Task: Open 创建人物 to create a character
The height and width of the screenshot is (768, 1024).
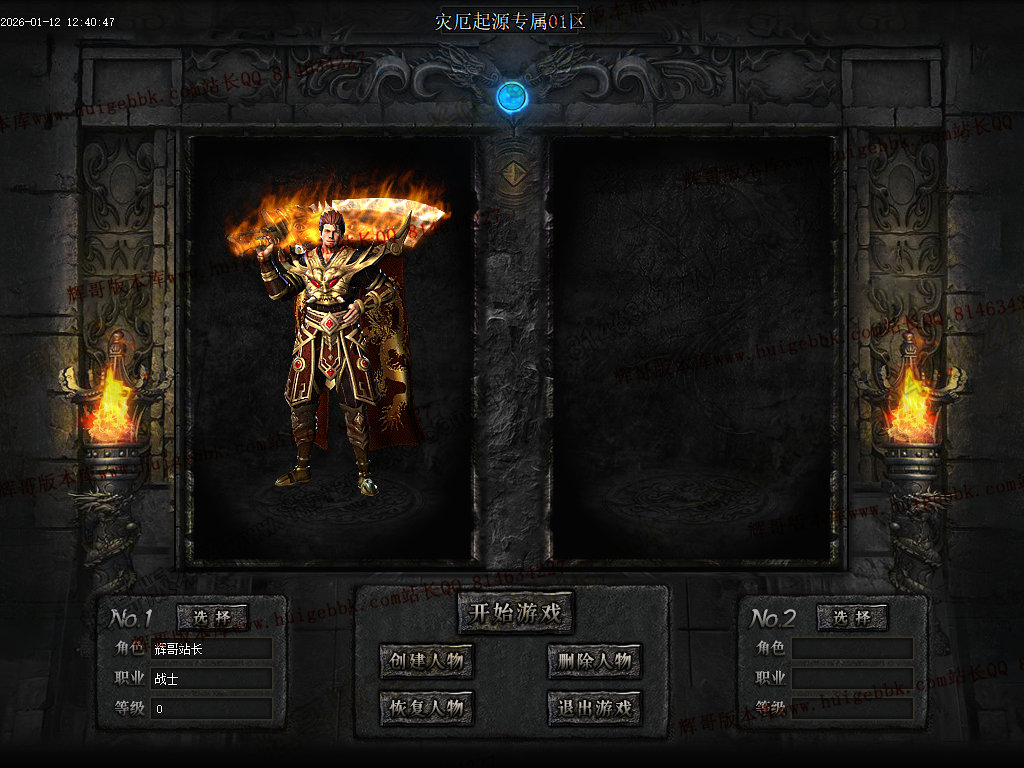Action: pos(426,661)
